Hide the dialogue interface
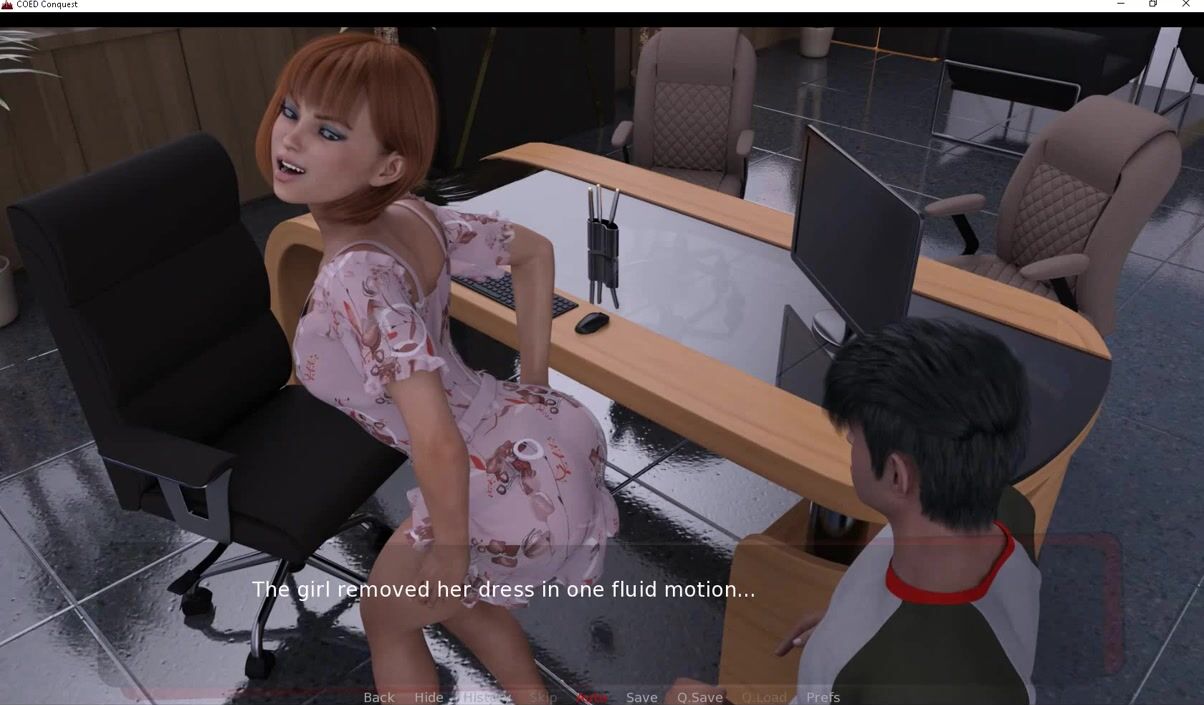The image size is (1204, 705). point(428,697)
